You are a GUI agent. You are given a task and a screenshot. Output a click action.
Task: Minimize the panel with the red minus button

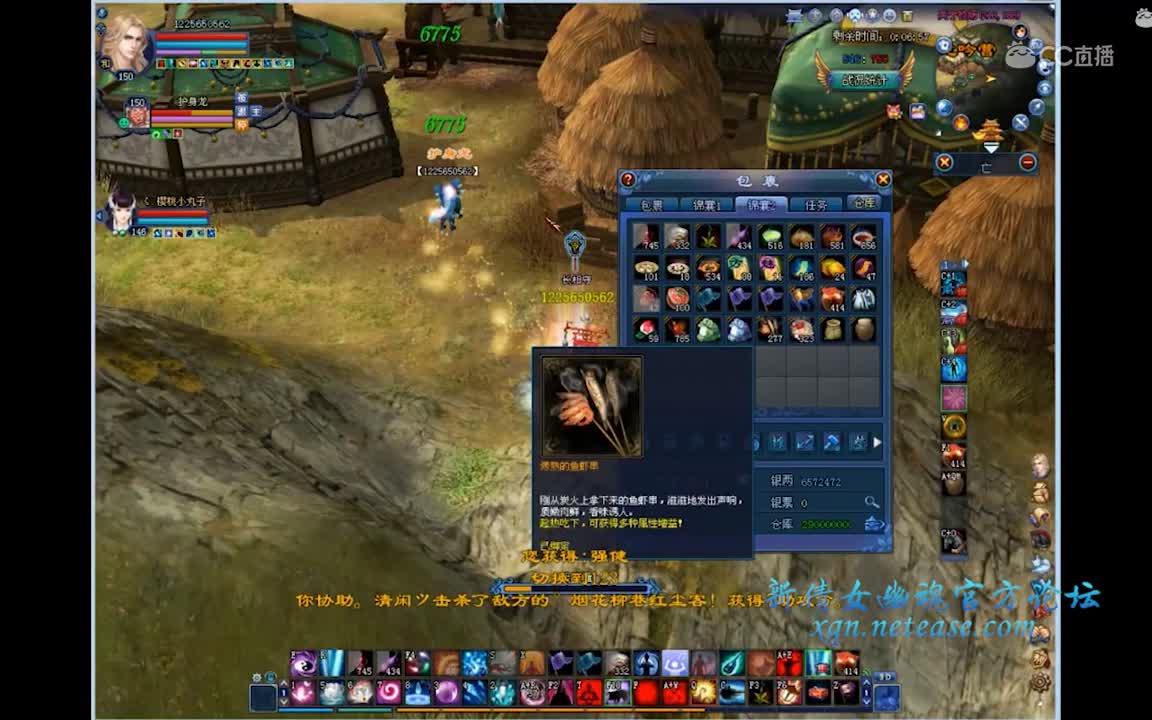[1027, 162]
